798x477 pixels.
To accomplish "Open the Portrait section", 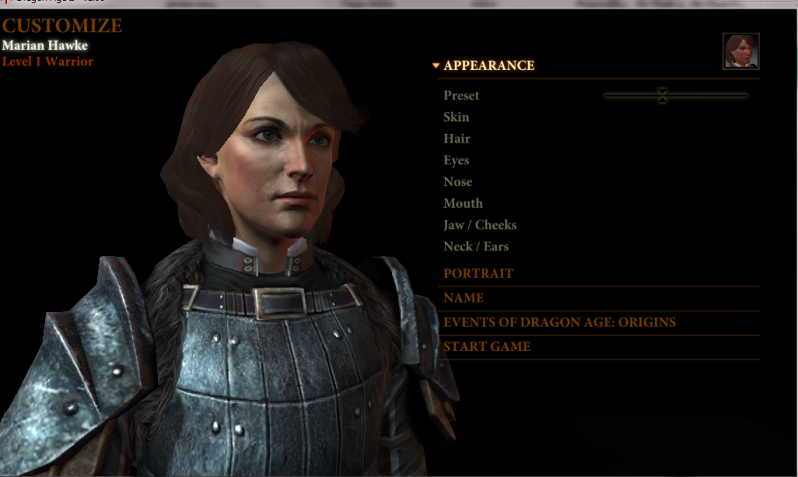I will [x=478, y=273].
